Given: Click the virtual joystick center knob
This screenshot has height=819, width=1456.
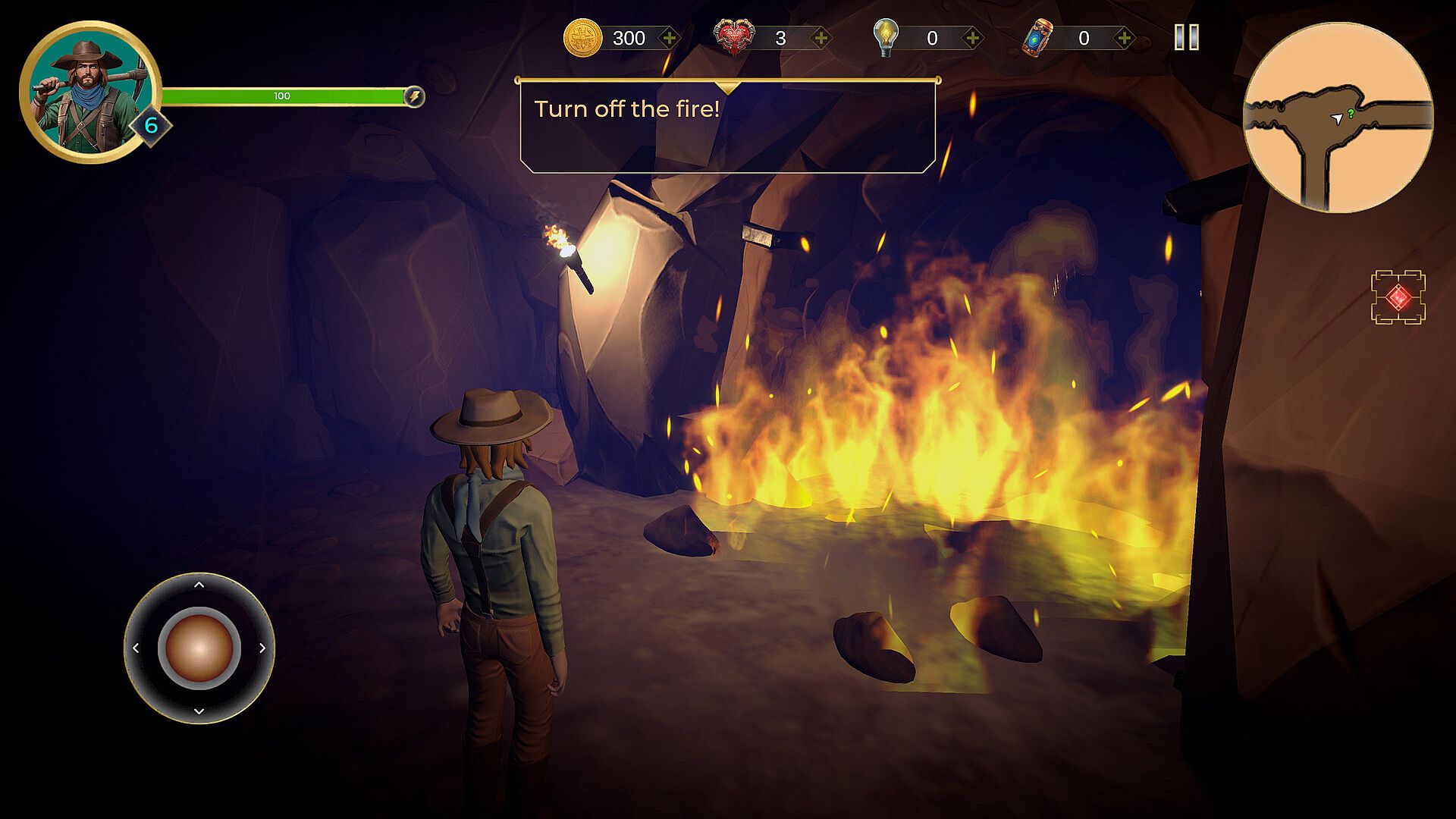Looking at the screenshot, I should click(199, 648).
